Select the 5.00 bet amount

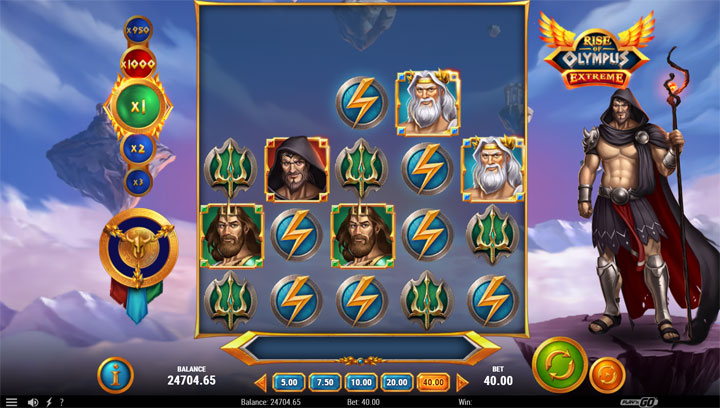click(x=288, y=382)
